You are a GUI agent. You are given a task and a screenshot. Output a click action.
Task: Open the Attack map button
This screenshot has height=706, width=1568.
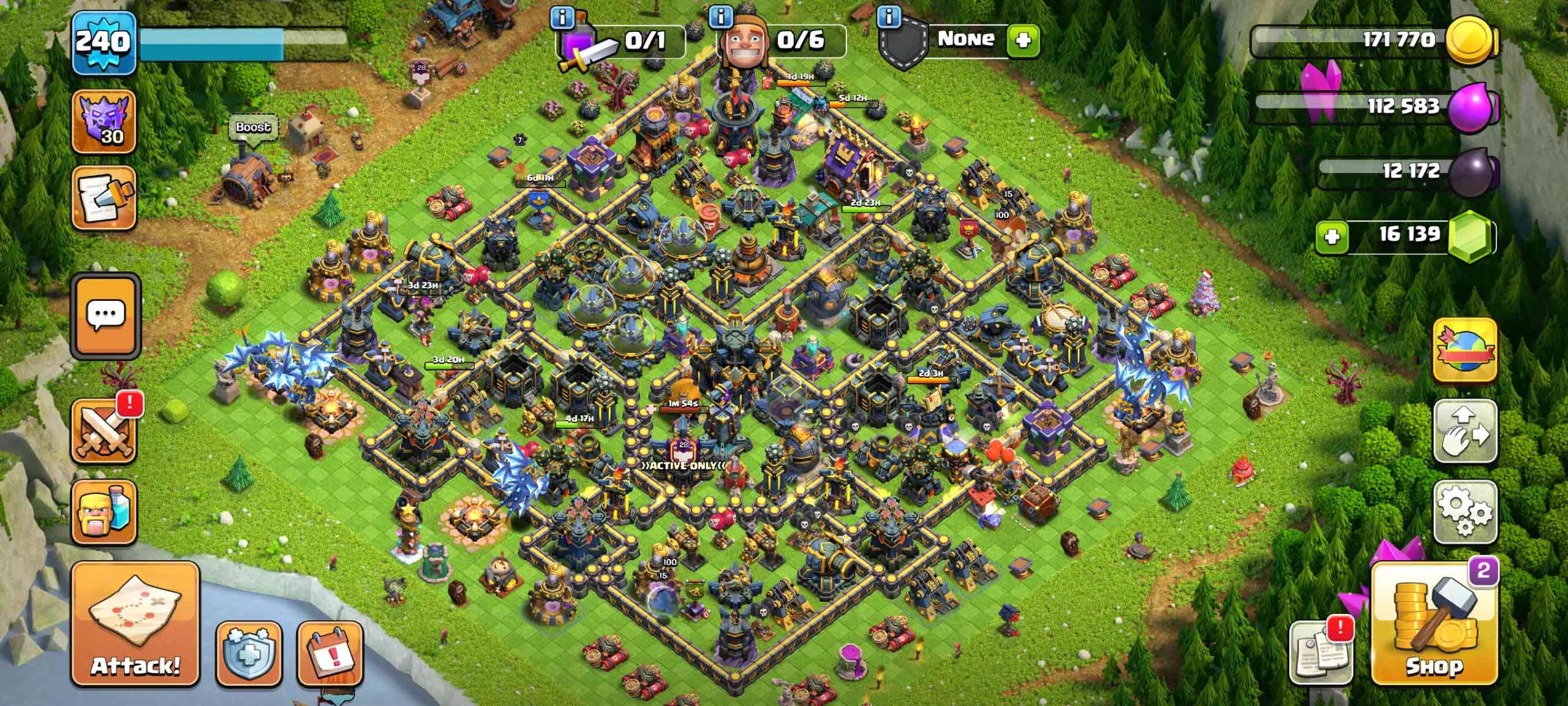[x=135, y=623]
